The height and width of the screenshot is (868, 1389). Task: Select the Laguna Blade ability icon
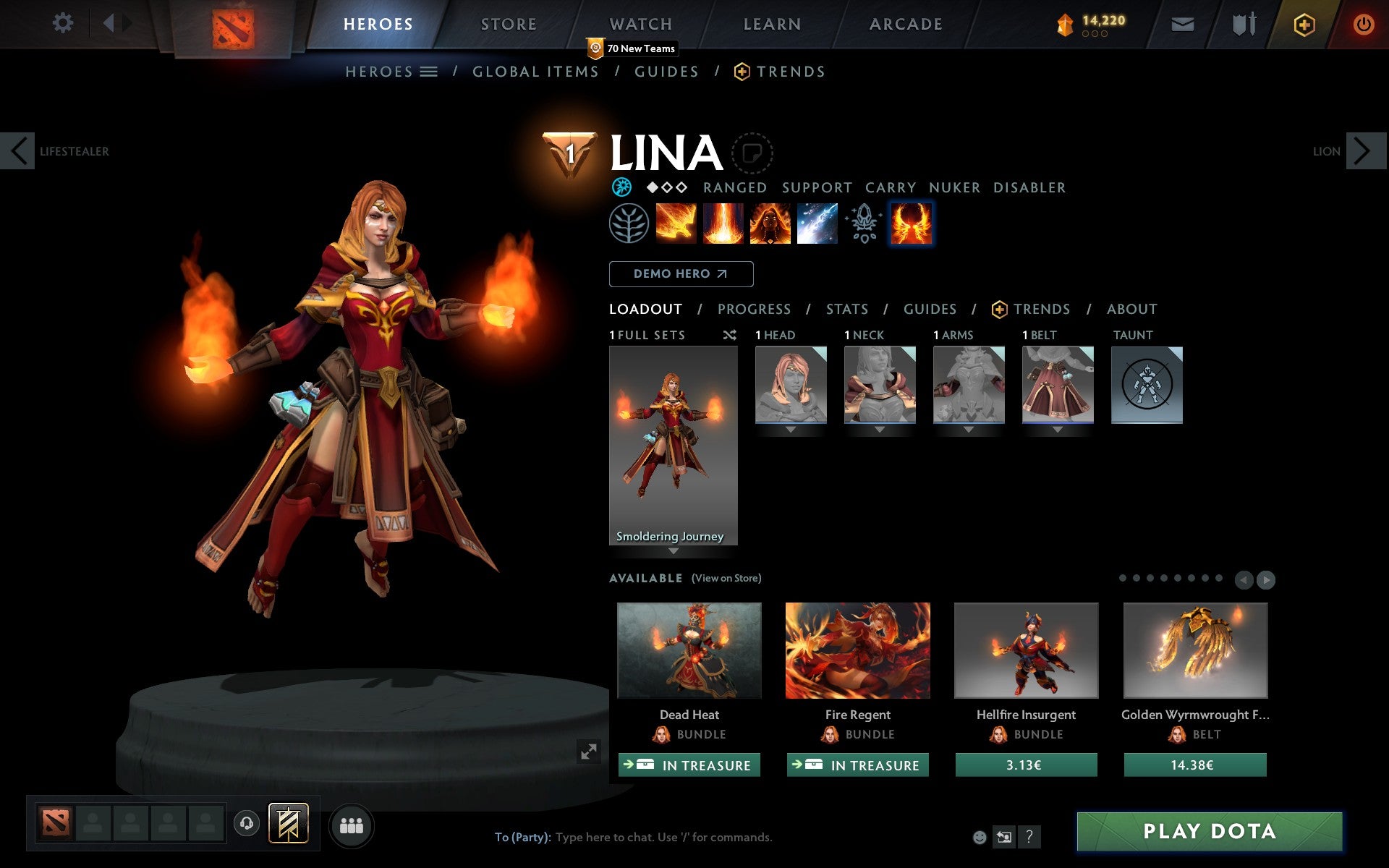[x=912, y=224]
